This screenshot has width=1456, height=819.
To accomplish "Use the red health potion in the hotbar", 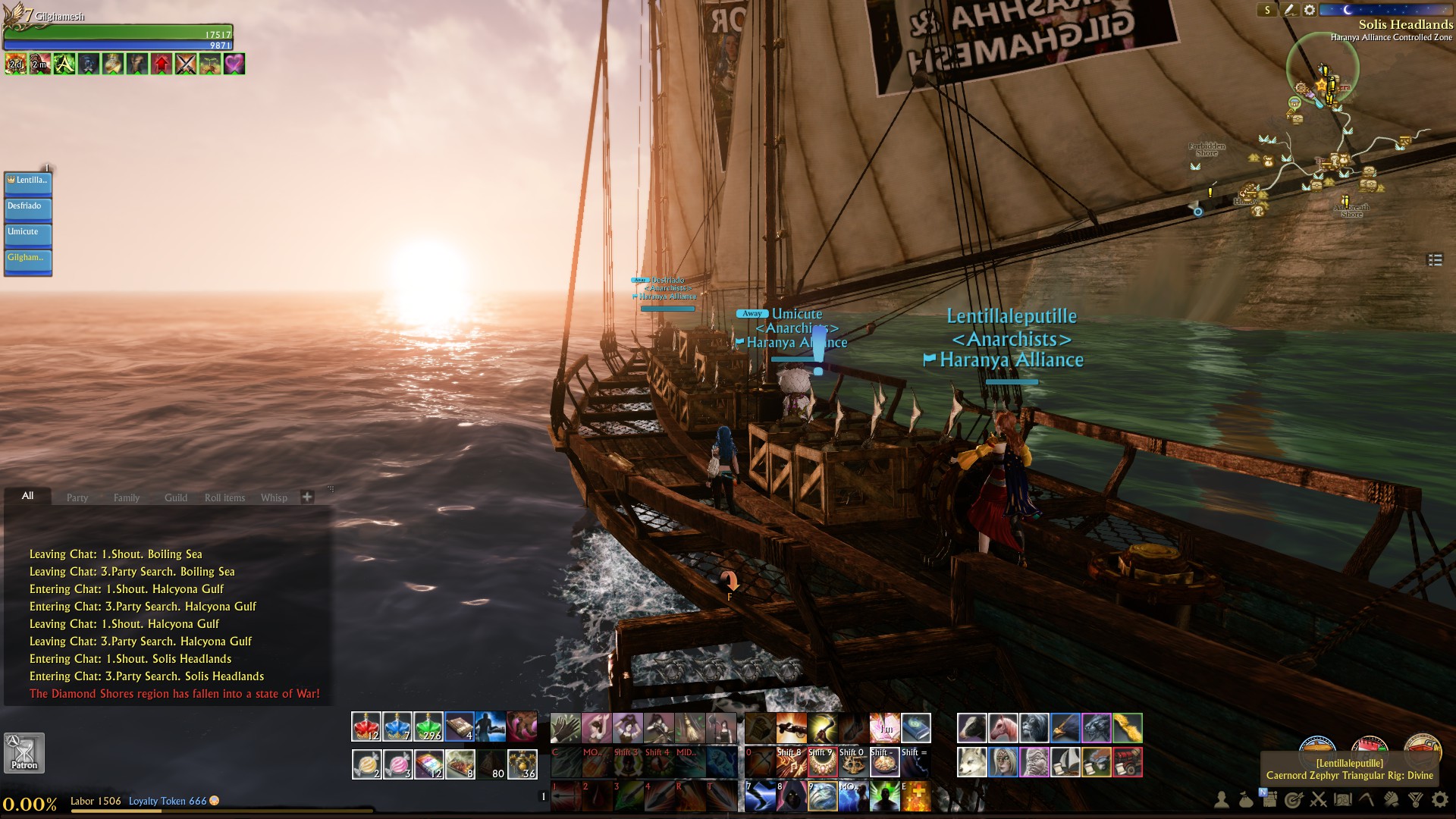I will (x=366, y=726).
